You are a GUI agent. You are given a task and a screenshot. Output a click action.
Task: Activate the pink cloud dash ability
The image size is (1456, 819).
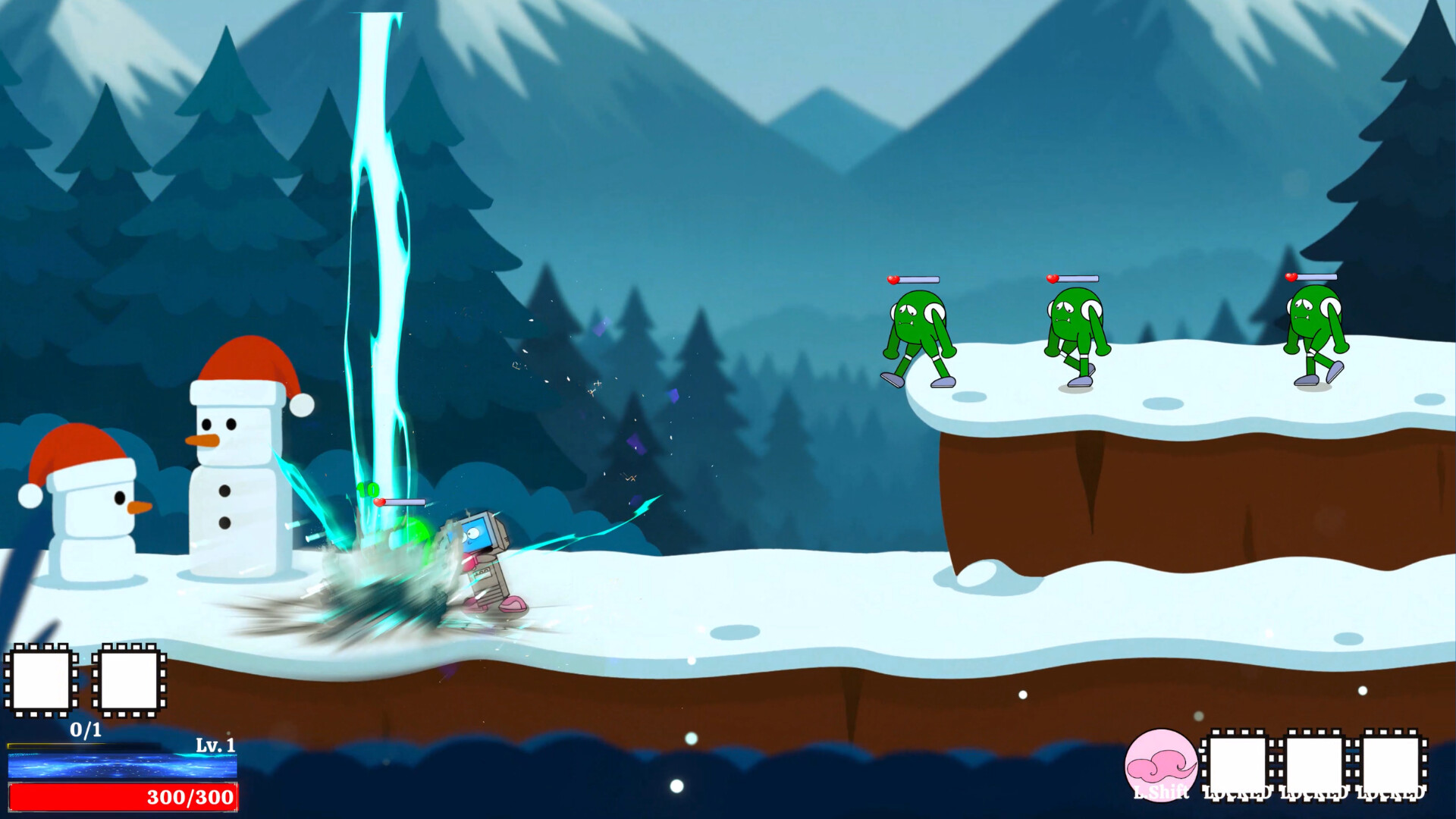pyautogui.click(x=1160, y=764)
